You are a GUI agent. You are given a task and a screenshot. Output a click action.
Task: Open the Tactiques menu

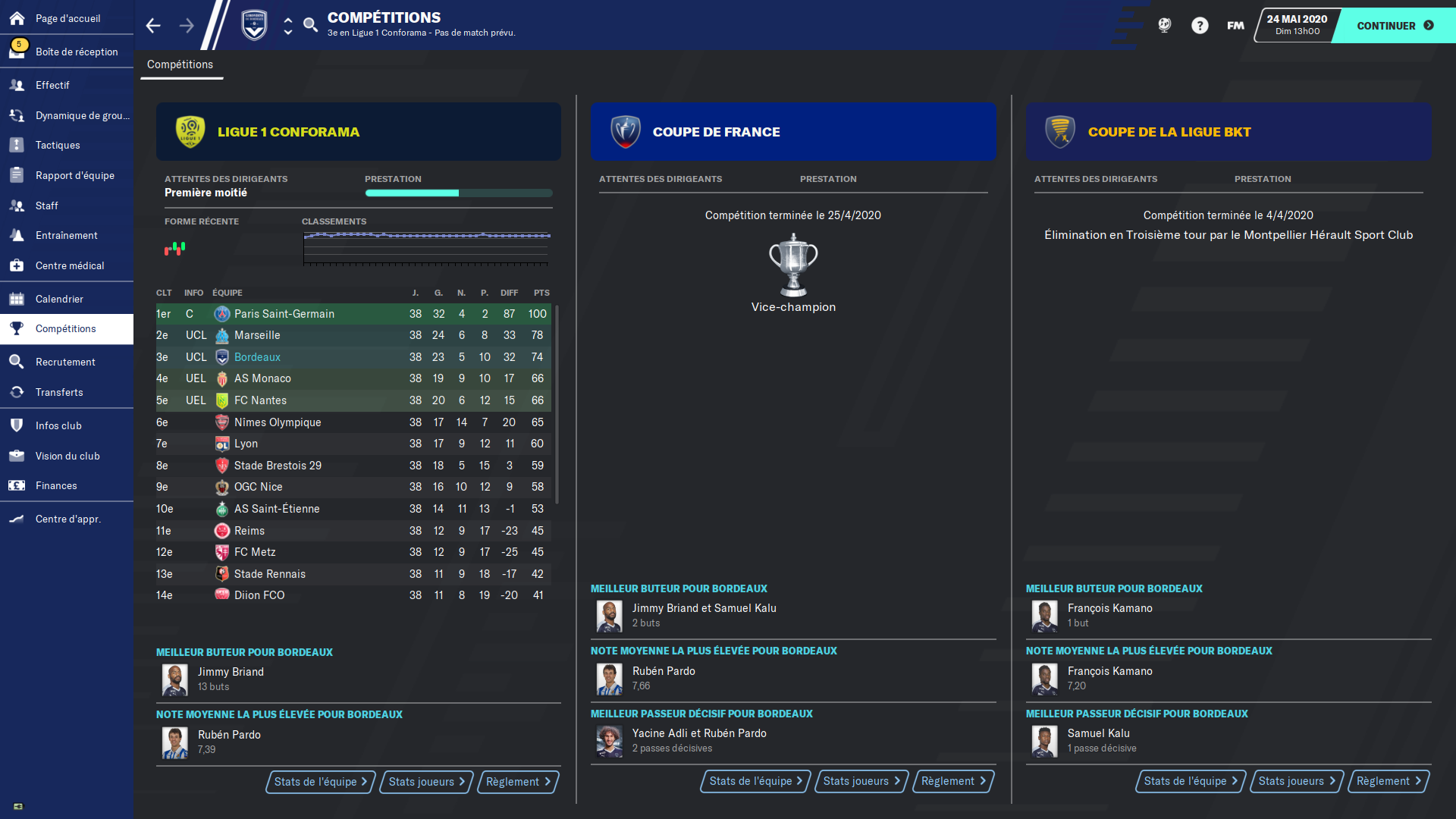(x=58, y=145)
